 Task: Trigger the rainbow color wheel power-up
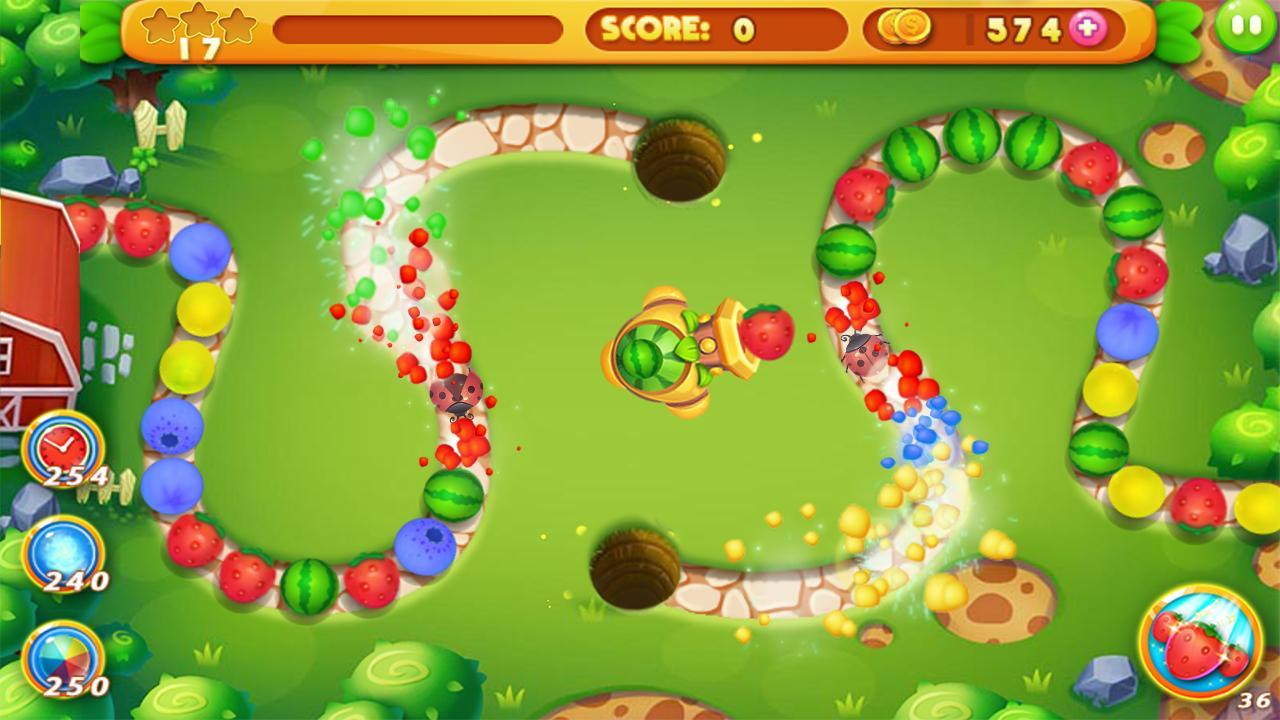point(62,660)
